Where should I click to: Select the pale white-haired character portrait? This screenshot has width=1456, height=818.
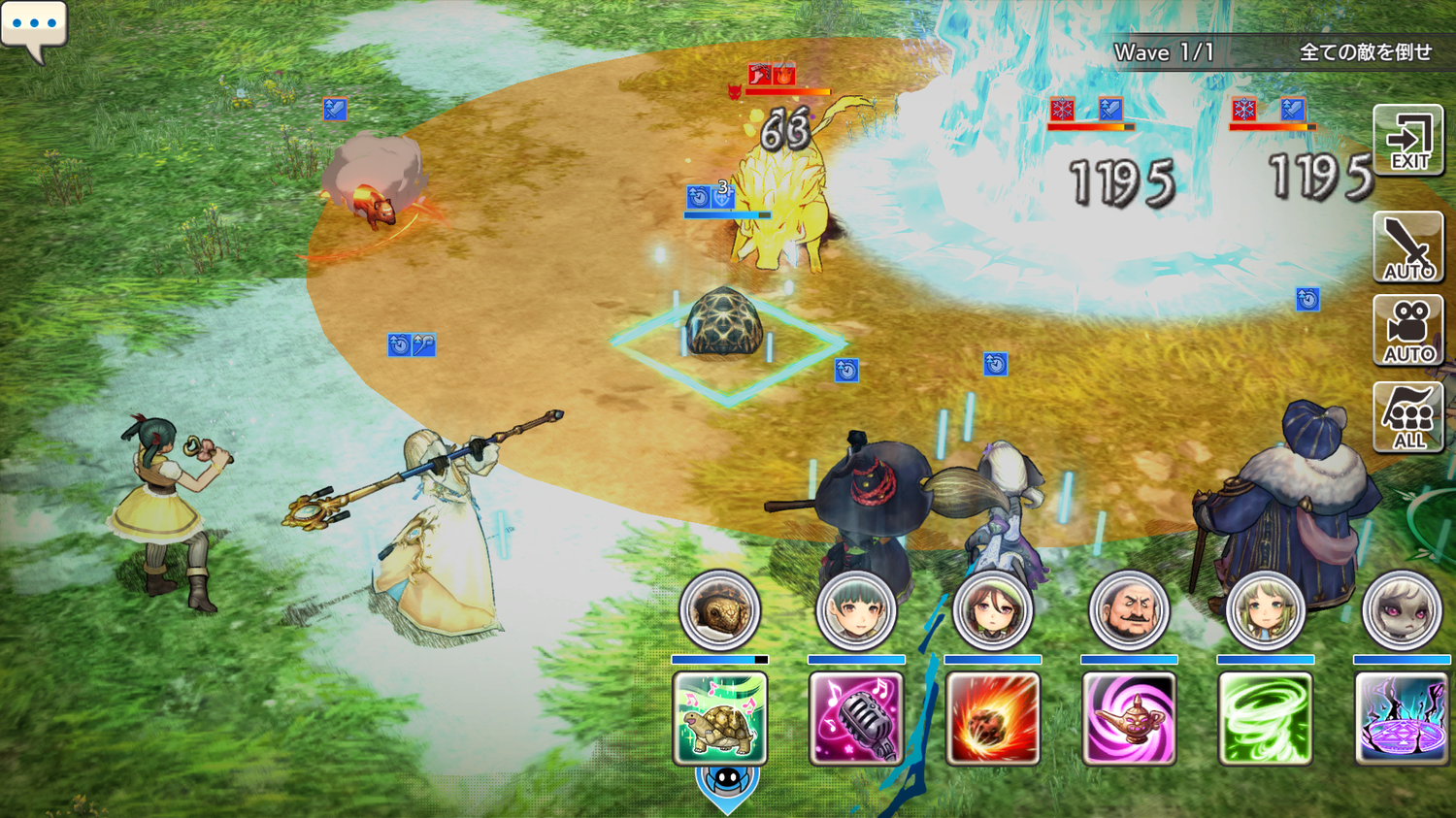point(1402,610)
